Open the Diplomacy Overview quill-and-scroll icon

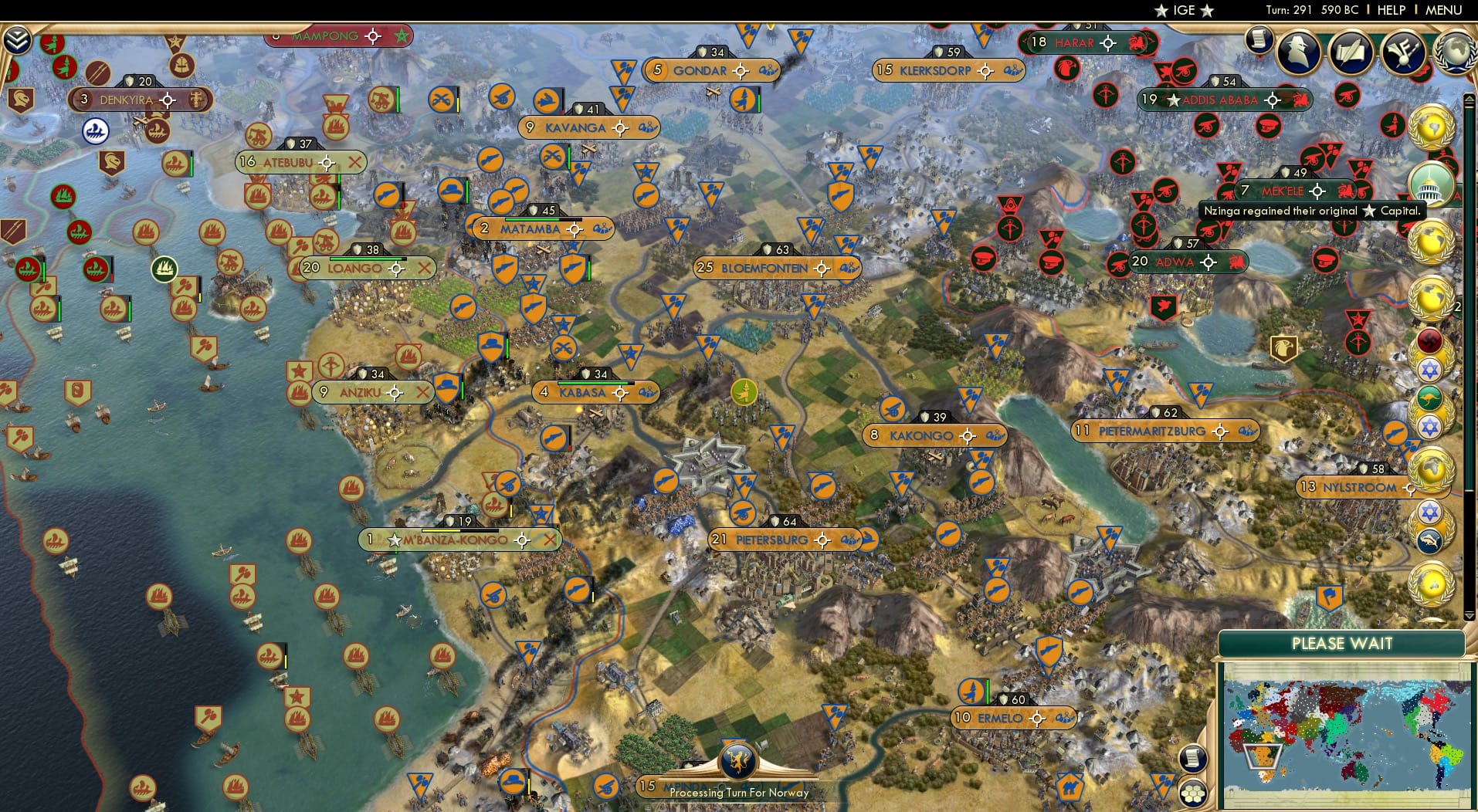coord(1350,50)
